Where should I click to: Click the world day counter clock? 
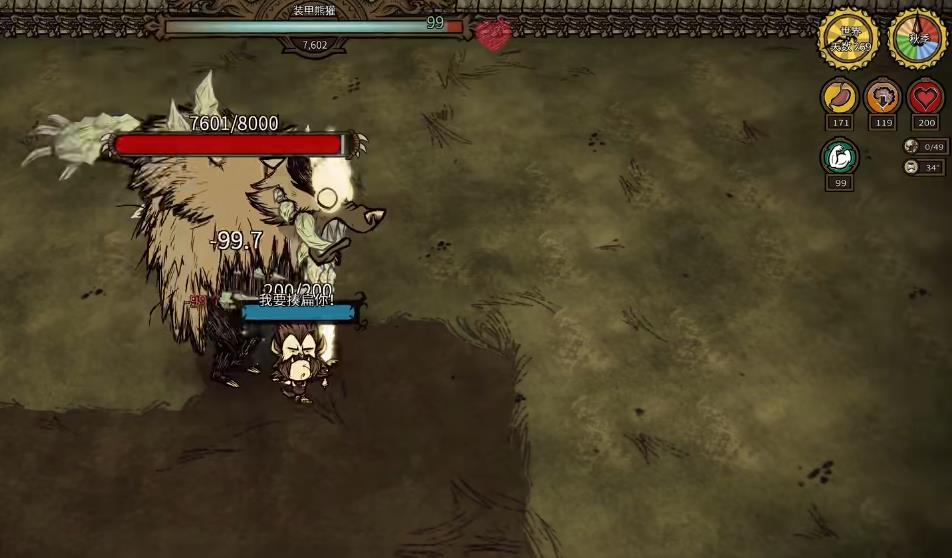tap(848, 39)
